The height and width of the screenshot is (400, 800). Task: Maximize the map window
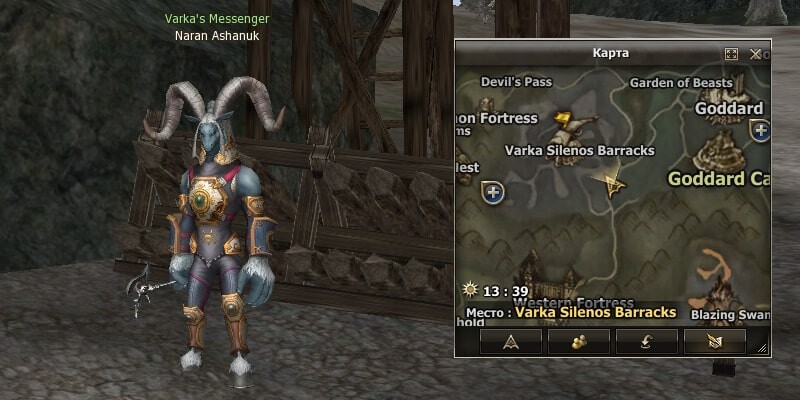pos(731,53)
